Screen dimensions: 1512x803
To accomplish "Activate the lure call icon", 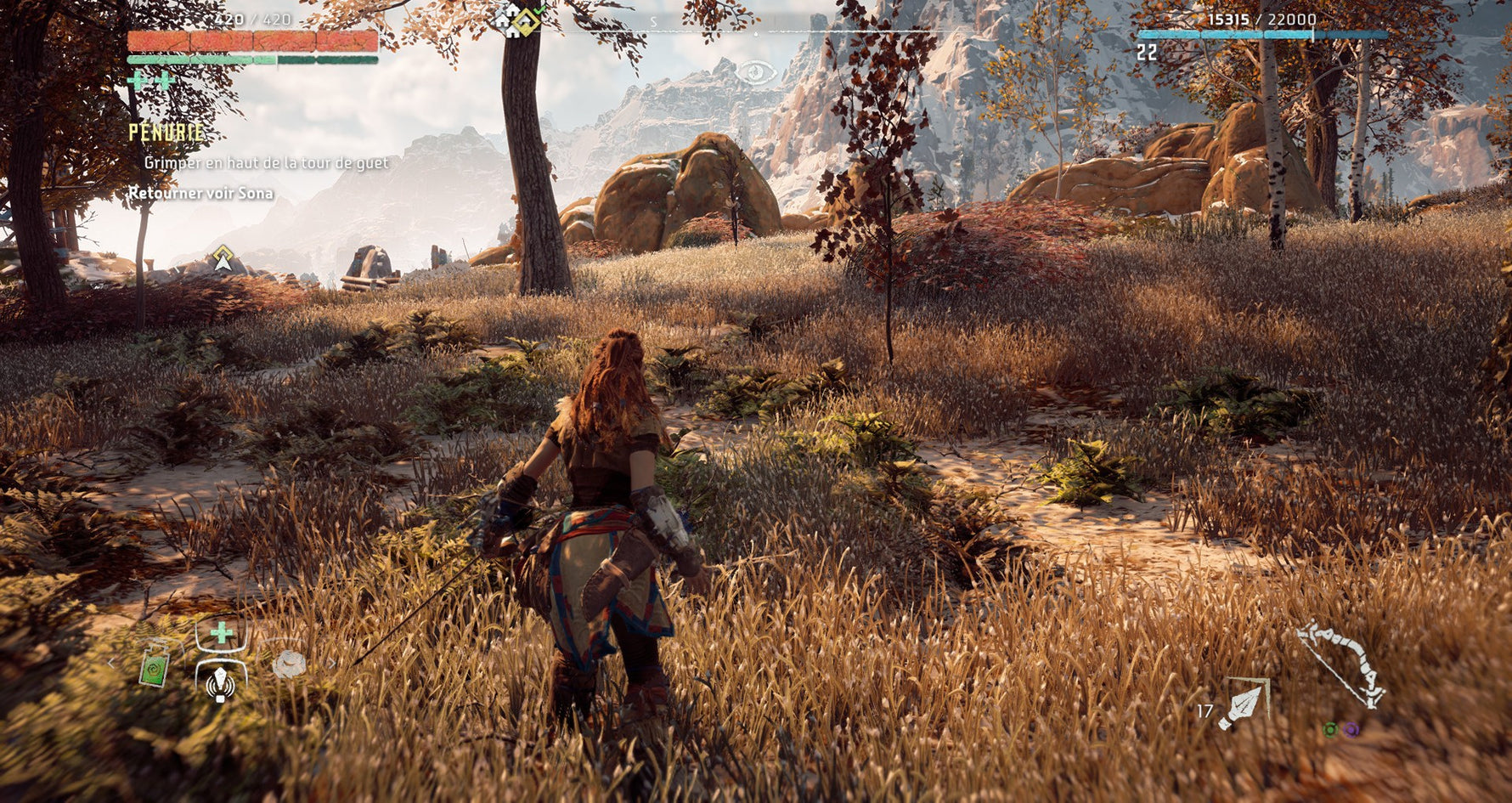I will [x=221, y=683].
